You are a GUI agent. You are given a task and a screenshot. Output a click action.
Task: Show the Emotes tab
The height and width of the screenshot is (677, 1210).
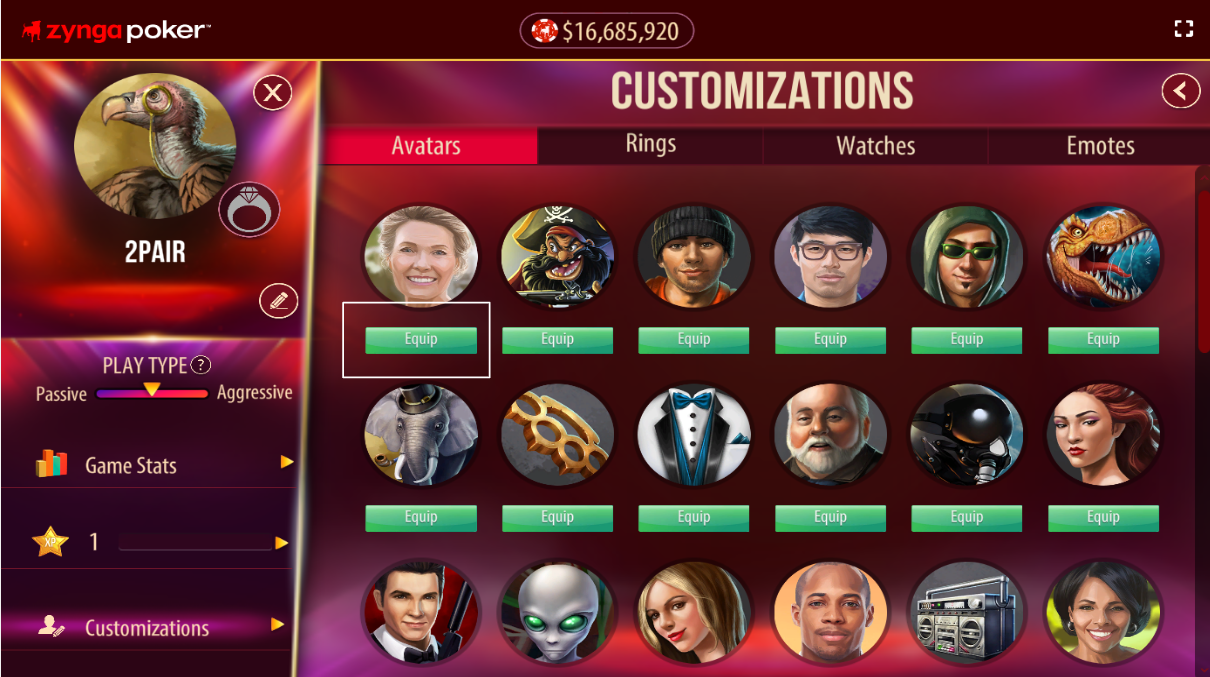[1100, 146]
